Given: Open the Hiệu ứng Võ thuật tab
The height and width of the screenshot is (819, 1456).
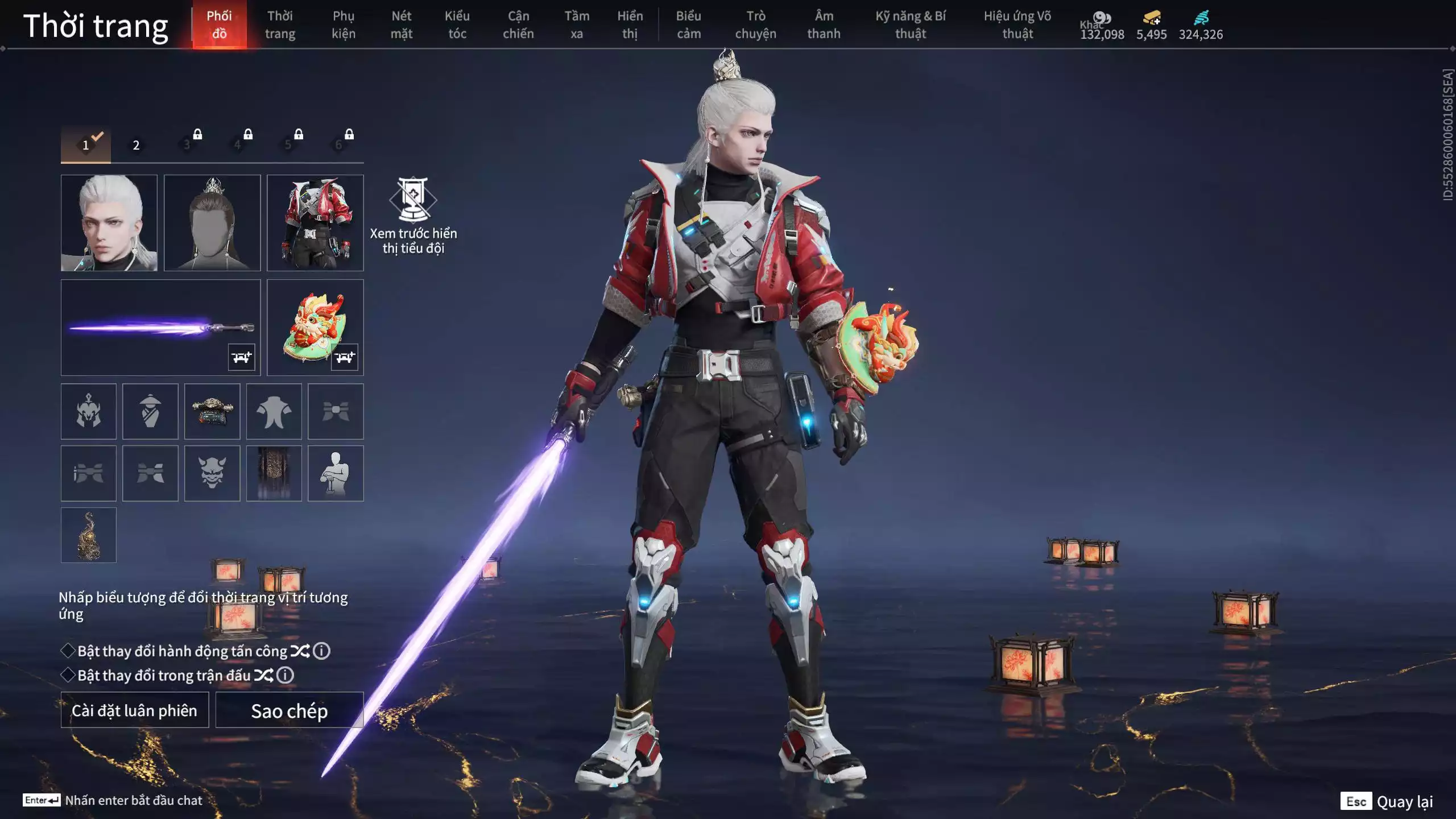Looking at the screenshot, I should [x=1017, y=25].
